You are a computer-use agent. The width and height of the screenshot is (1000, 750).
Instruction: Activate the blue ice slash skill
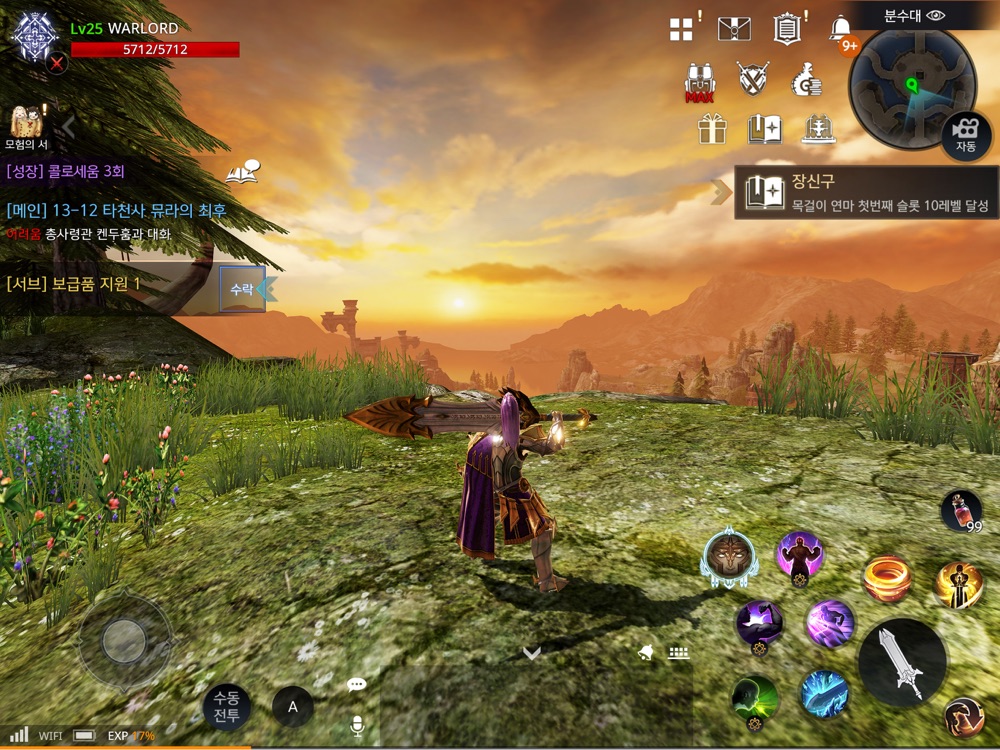825,693
